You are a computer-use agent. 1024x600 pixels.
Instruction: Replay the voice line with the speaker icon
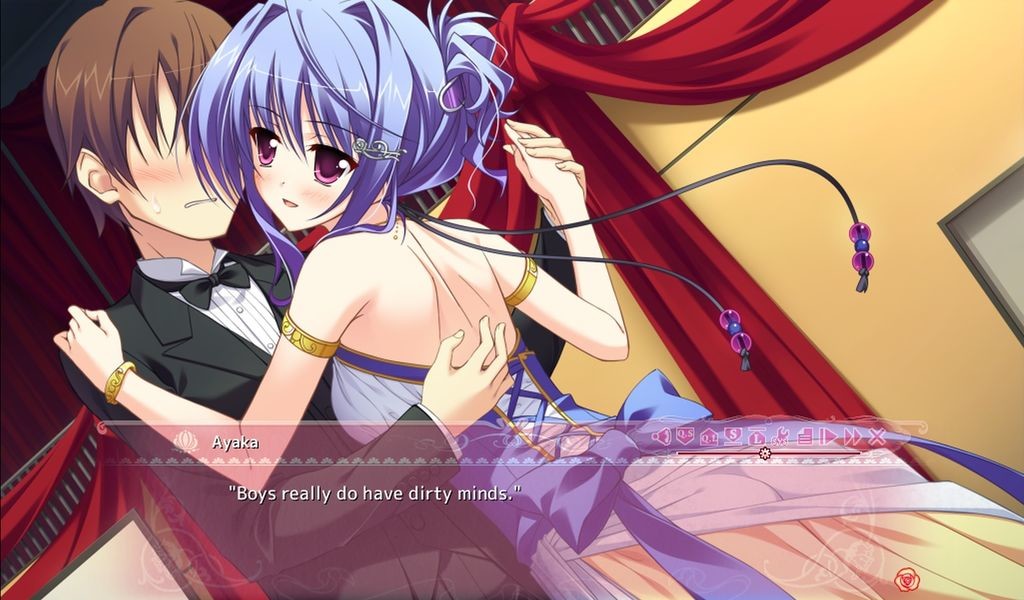(660, 436)
